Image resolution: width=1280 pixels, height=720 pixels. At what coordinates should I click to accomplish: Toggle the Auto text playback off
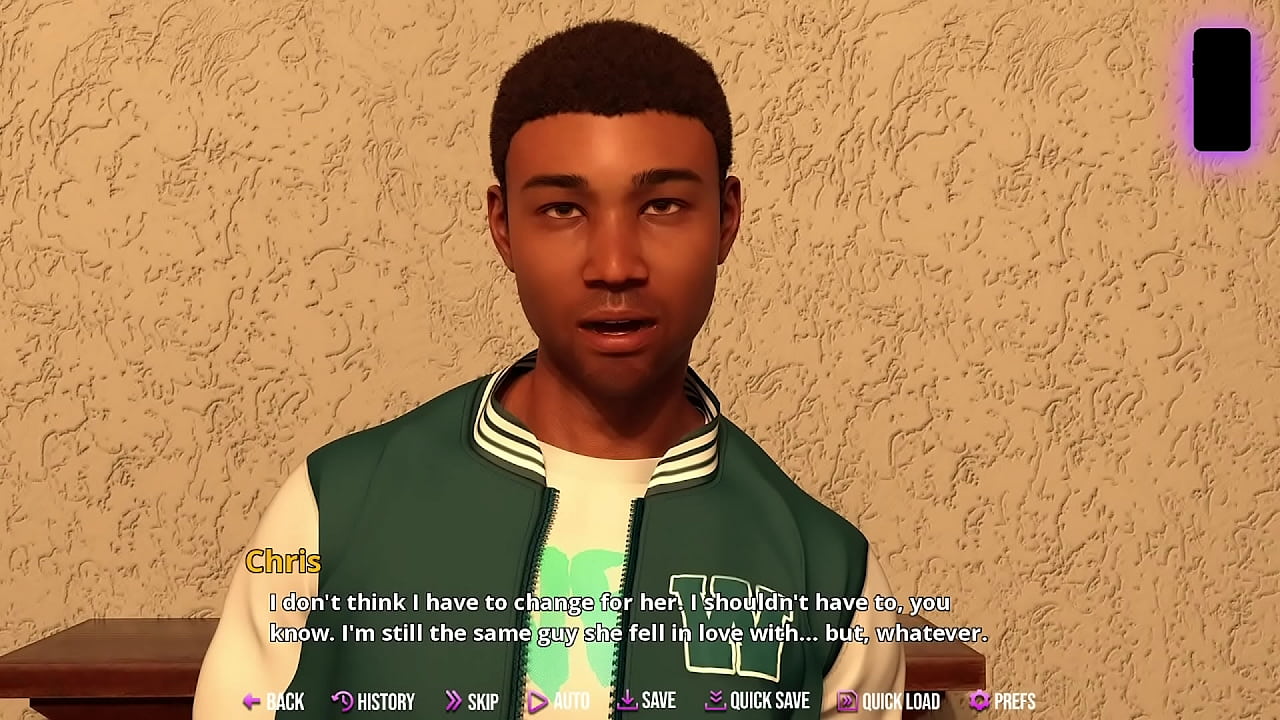[565, 701]
